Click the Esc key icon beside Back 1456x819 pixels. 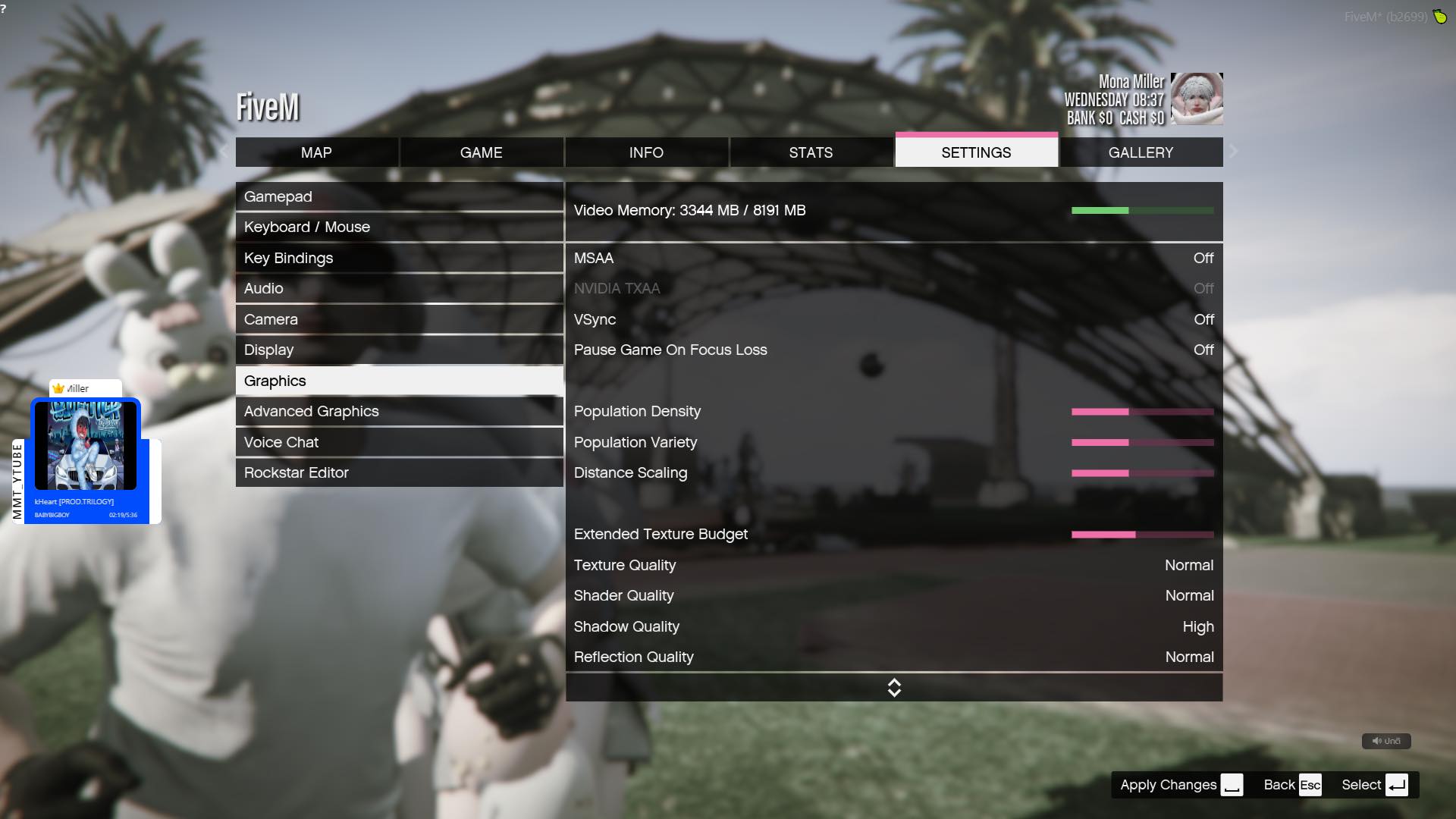[1309, 785]
